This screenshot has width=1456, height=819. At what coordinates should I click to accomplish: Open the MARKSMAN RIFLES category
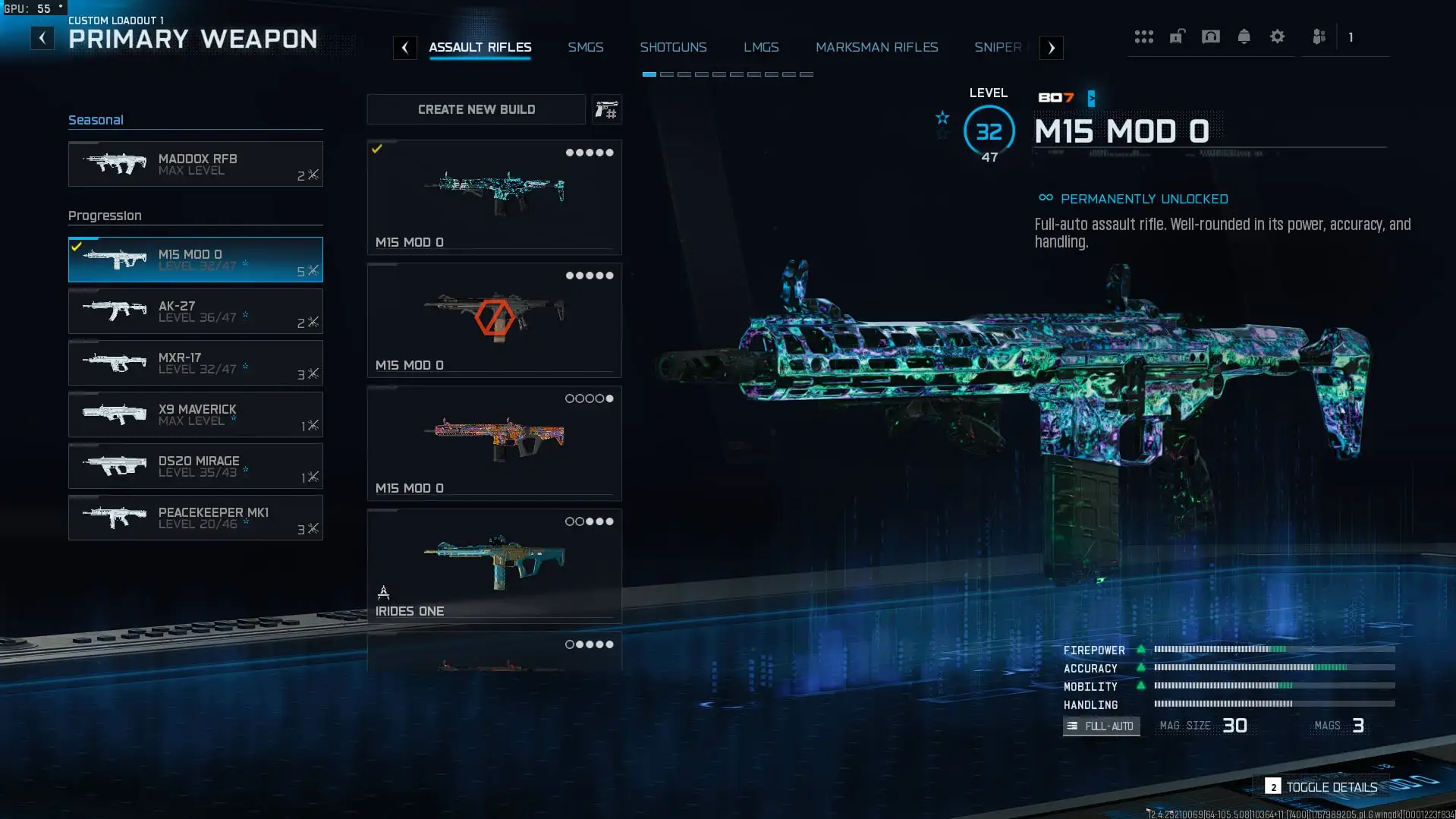click(x=876, y=47)
